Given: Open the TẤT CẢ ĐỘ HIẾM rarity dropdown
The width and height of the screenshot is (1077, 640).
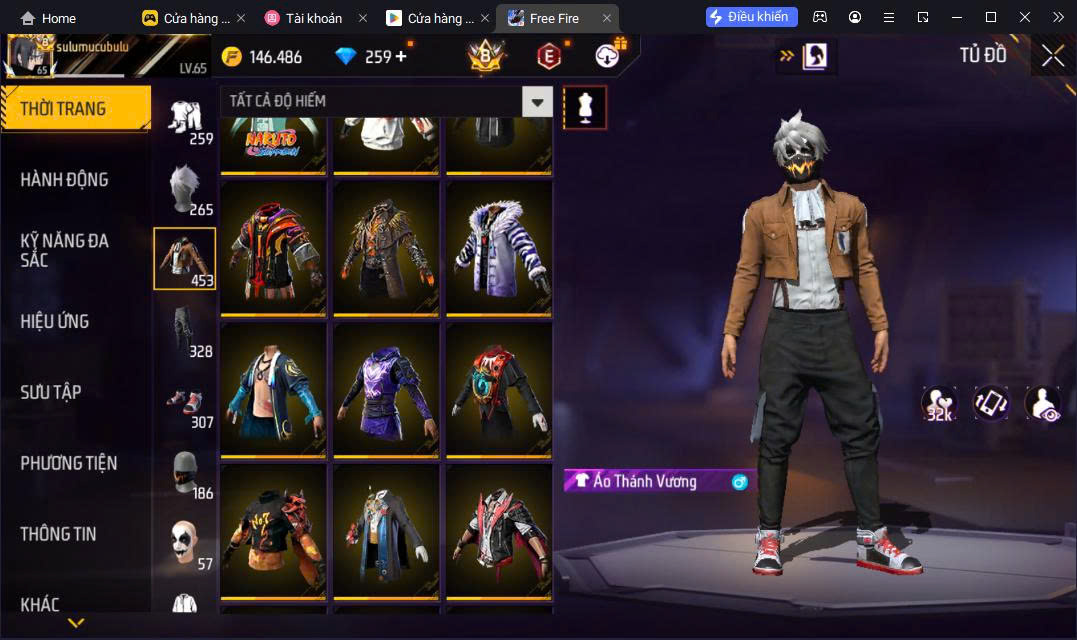Looking at the screenshot, I should pos(386,101).
